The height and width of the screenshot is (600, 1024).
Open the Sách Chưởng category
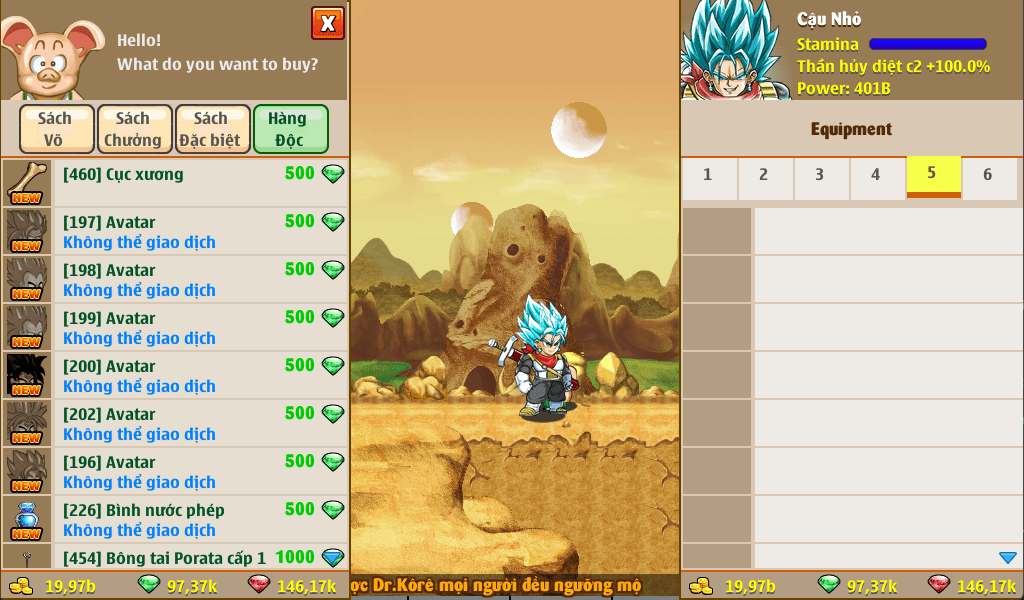[x=134, y=129]
